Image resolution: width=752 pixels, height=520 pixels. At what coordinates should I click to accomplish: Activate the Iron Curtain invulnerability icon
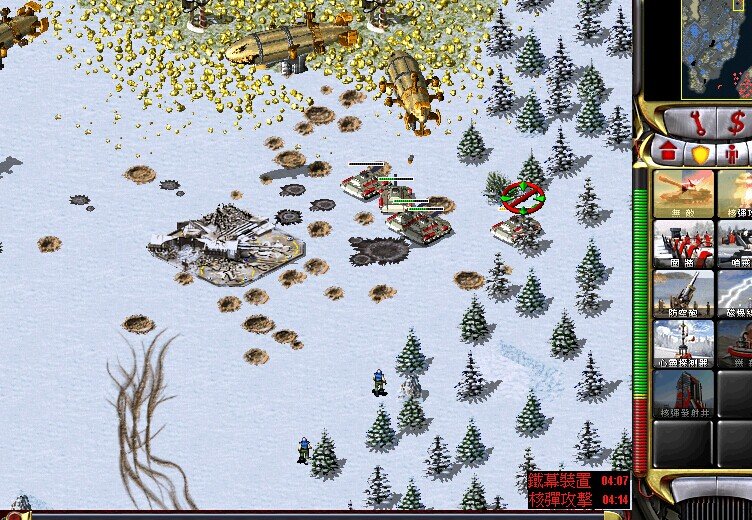(684, 194)
